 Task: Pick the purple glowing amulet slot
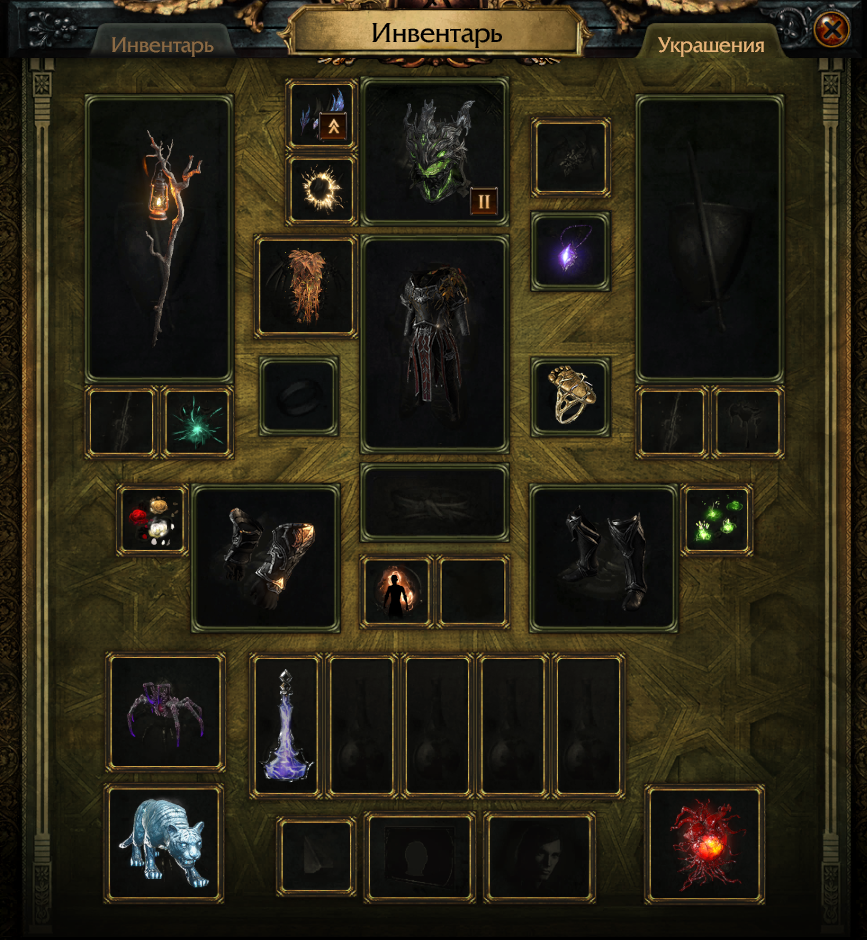coord(570,251)
